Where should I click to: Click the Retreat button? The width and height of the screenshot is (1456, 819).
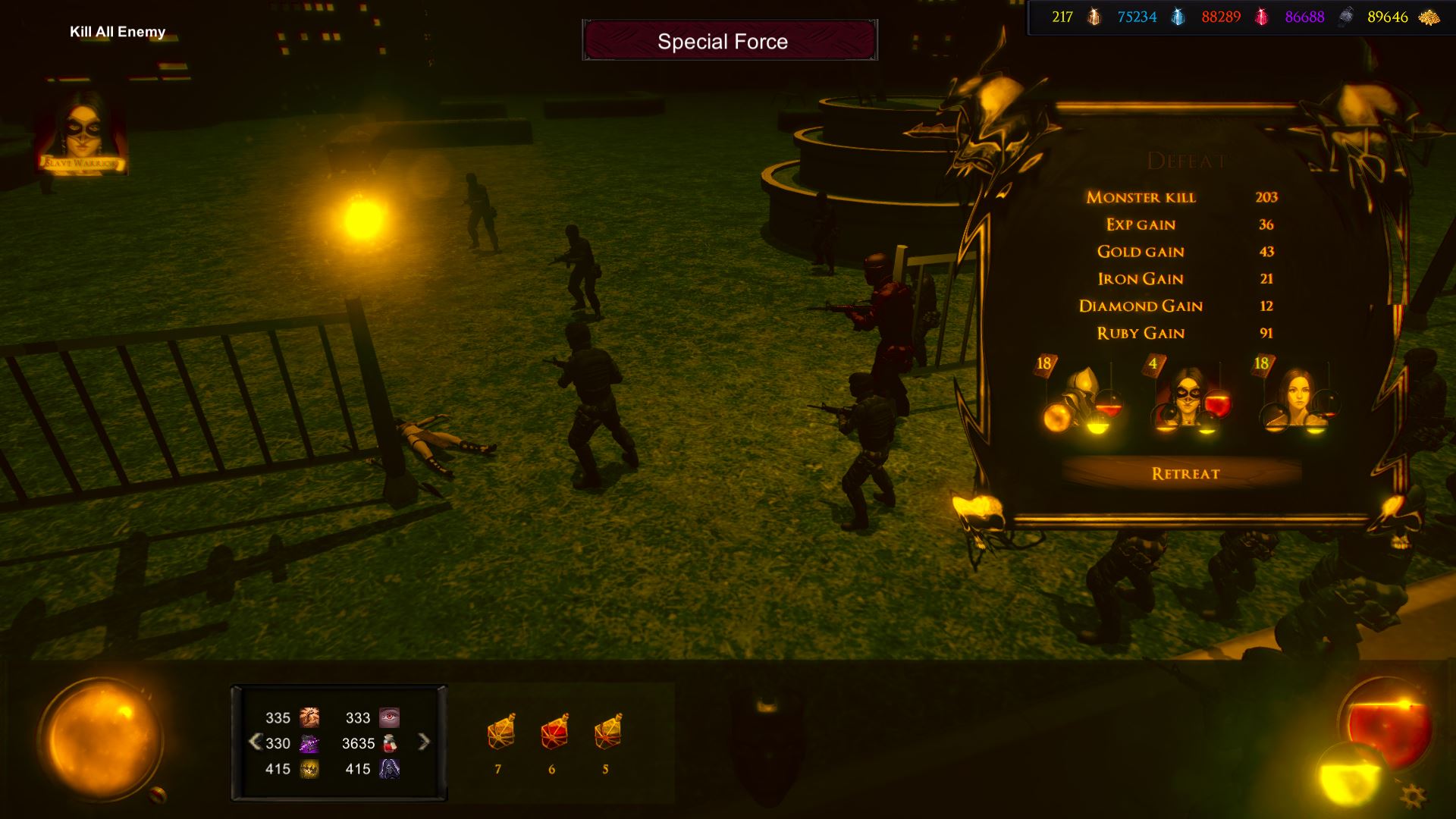click(1185, 473)
